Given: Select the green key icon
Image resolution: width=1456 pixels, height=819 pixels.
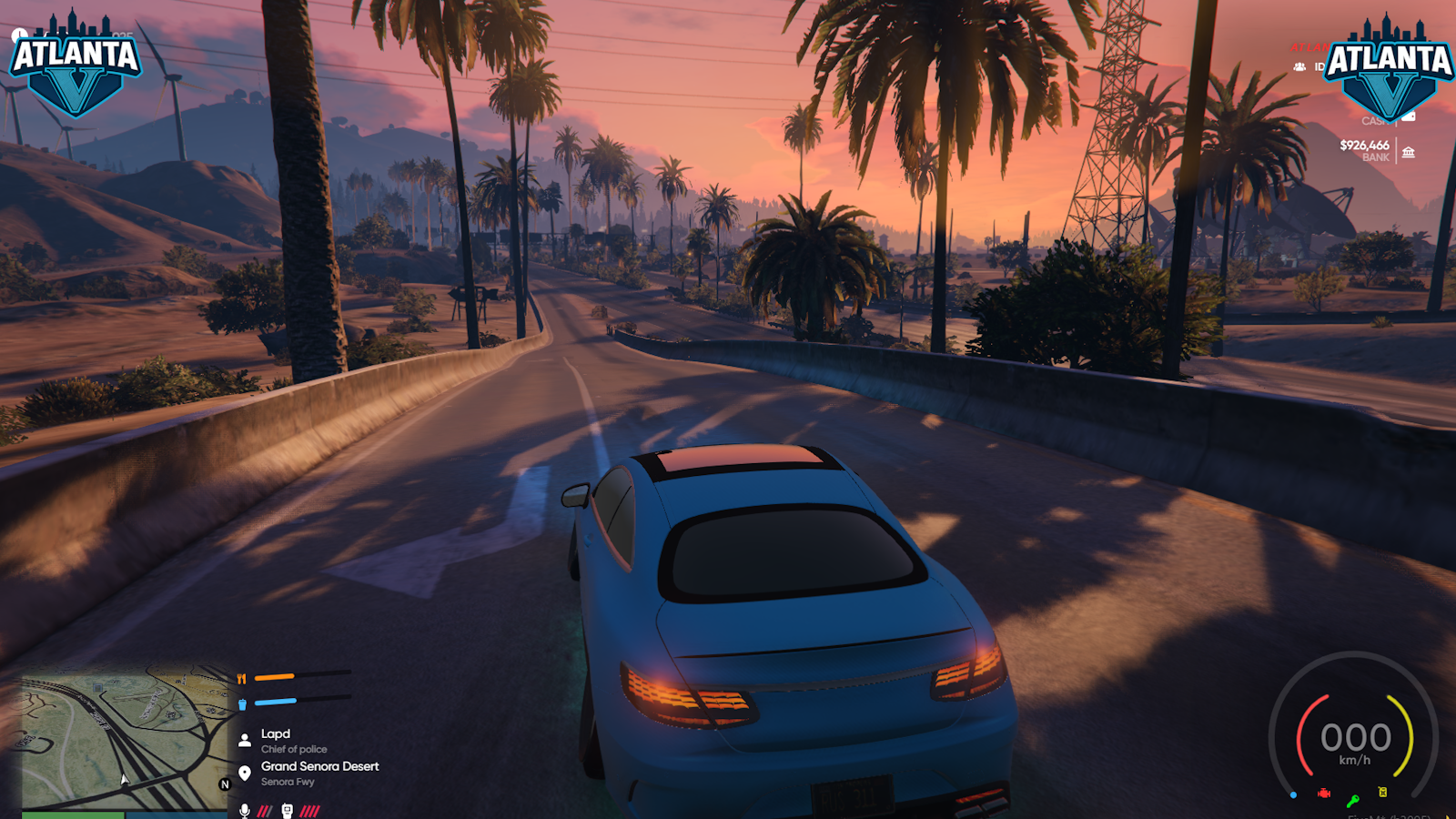Looking at the screenshot, I should [1353, 801].
